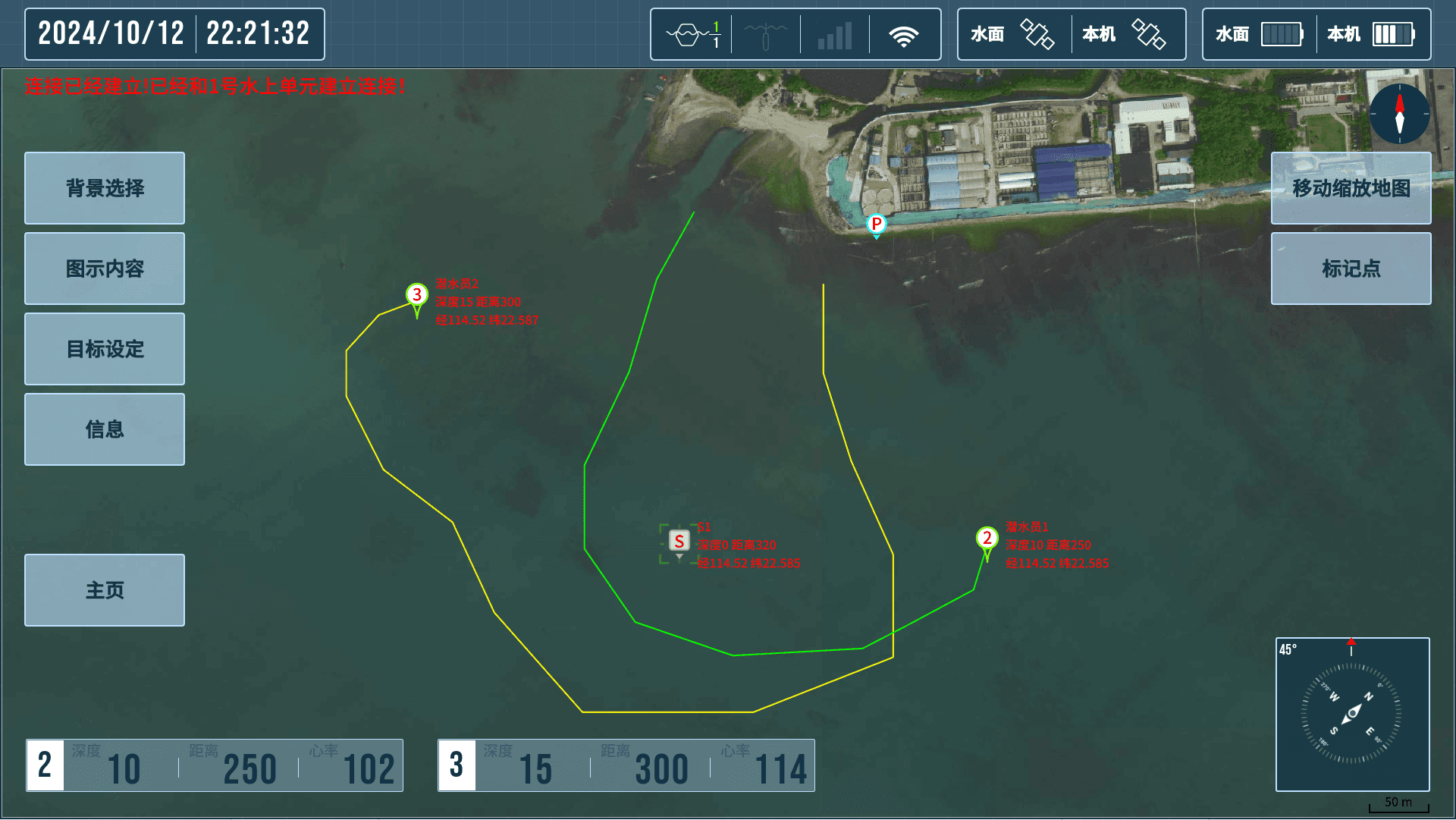
Task: Click the 标记点 button
Action: pos(1350,269)
